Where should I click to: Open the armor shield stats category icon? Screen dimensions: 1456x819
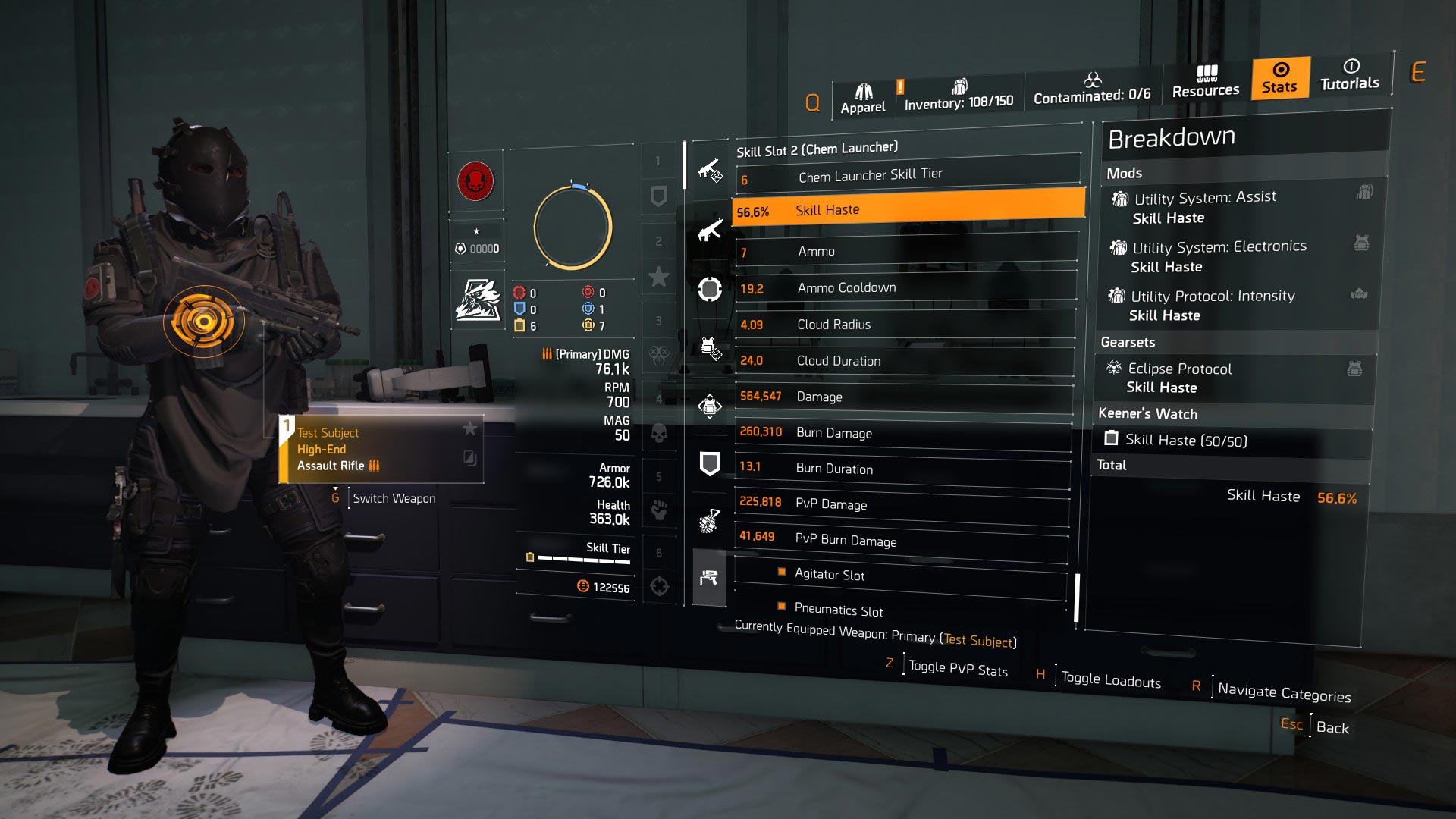click(710, 463)
